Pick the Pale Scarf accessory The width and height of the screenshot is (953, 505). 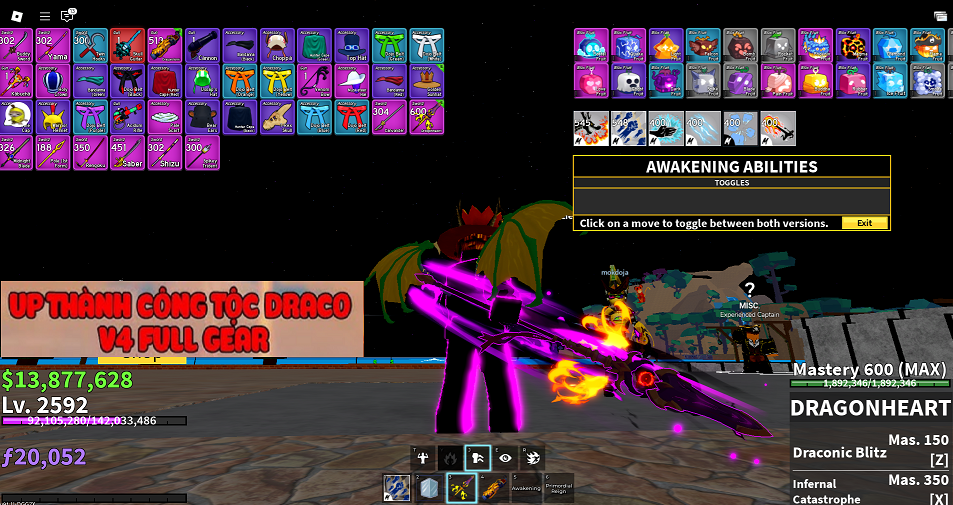tap(164, 117)
